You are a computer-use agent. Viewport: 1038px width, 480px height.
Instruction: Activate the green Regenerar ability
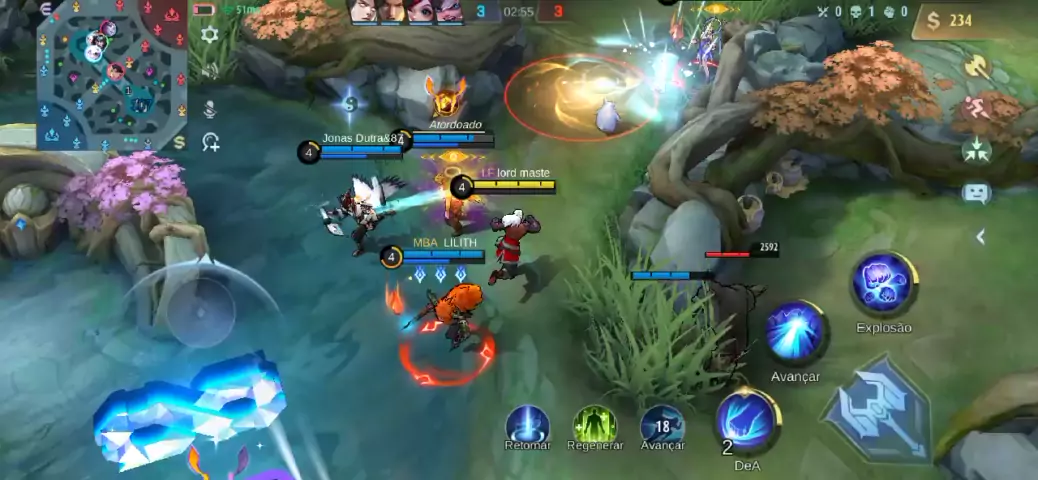[x=595, y=425]
